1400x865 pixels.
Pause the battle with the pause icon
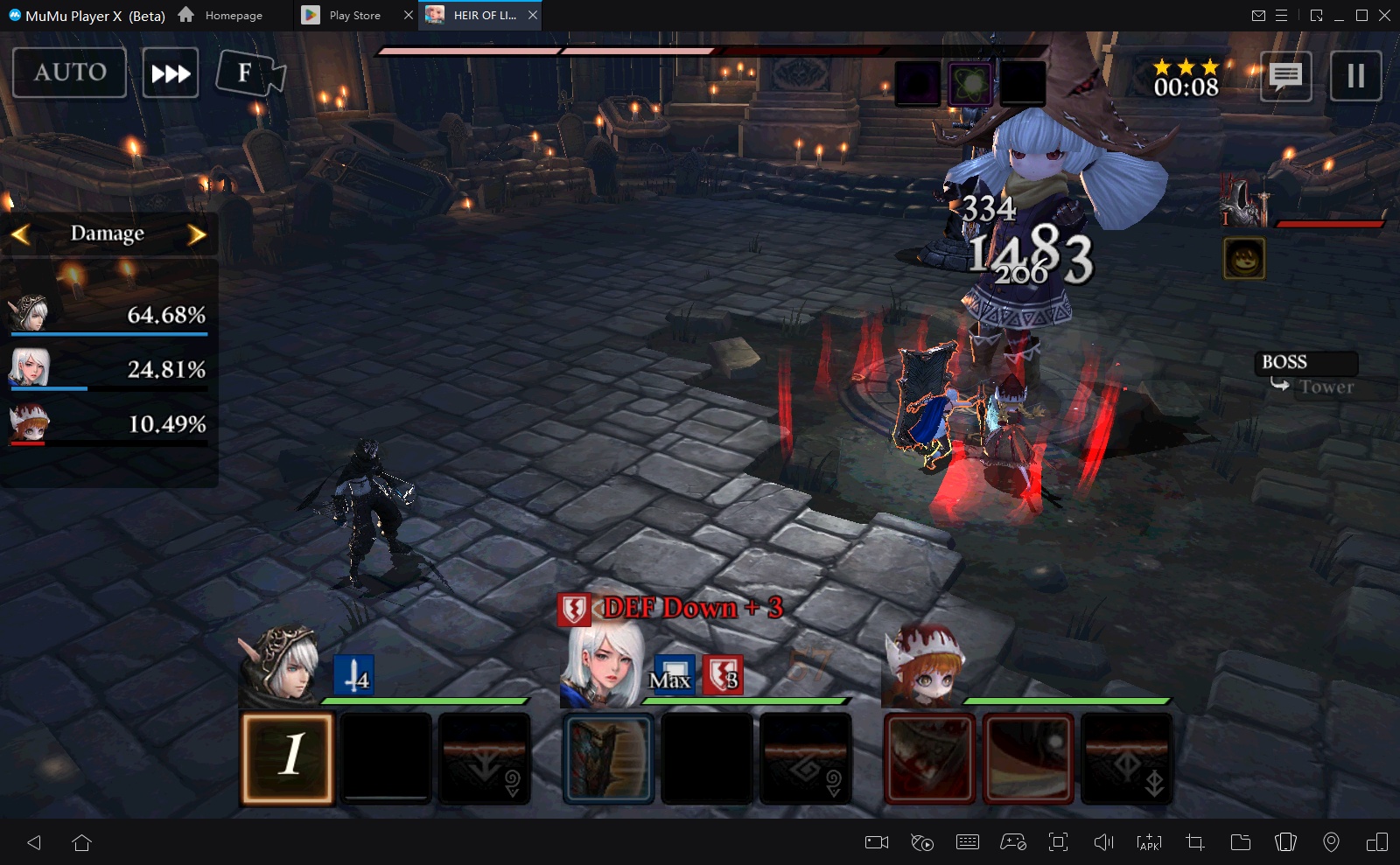[1355, 76]
